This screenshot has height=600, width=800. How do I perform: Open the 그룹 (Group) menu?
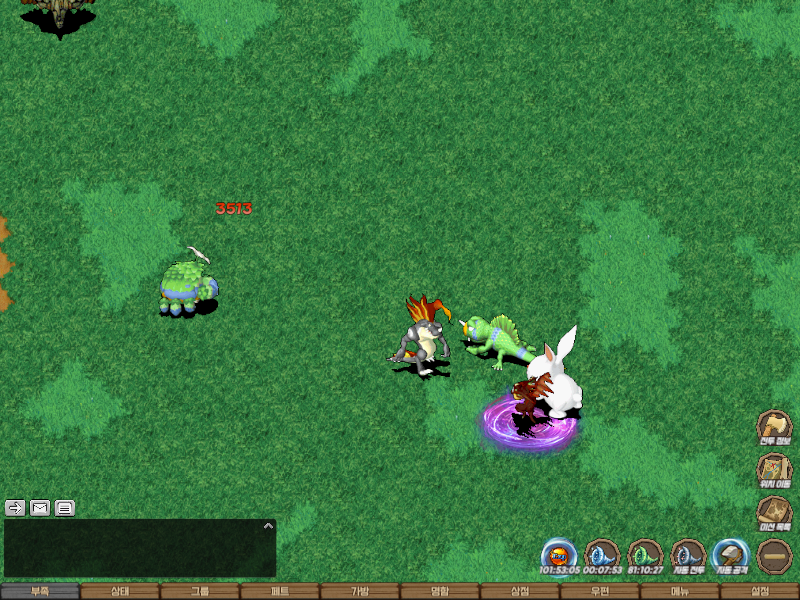(x=200, y=591)
